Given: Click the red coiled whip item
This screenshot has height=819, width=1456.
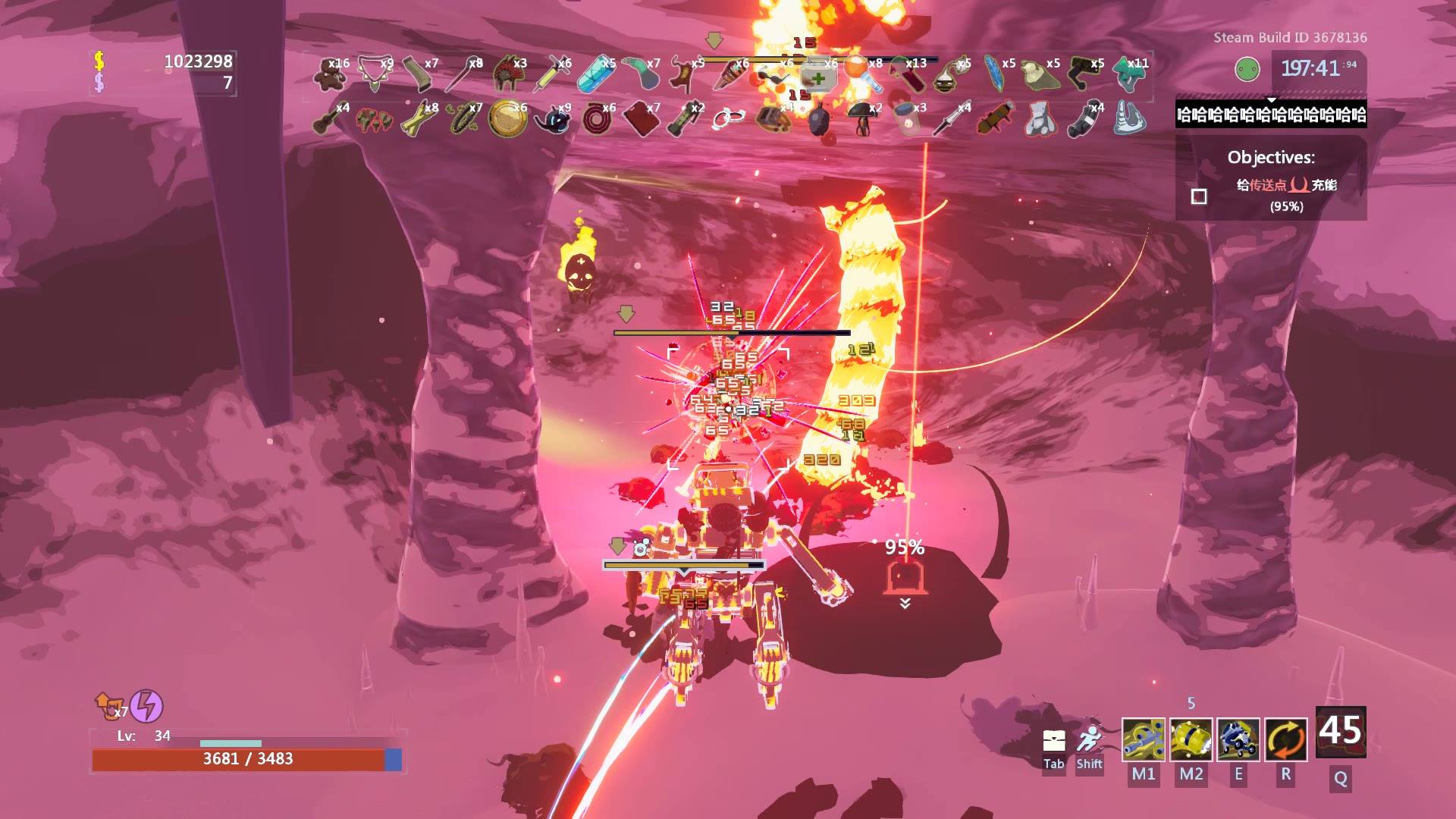Looking at the screenshot, I should [x=597, y=119].
